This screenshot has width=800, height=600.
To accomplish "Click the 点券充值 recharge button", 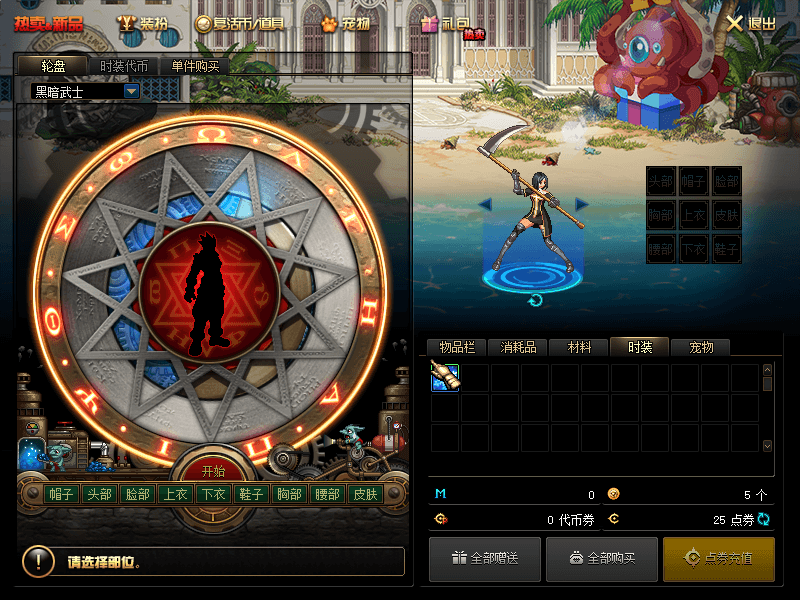I will pyautogui.click(x=718, y=558).
